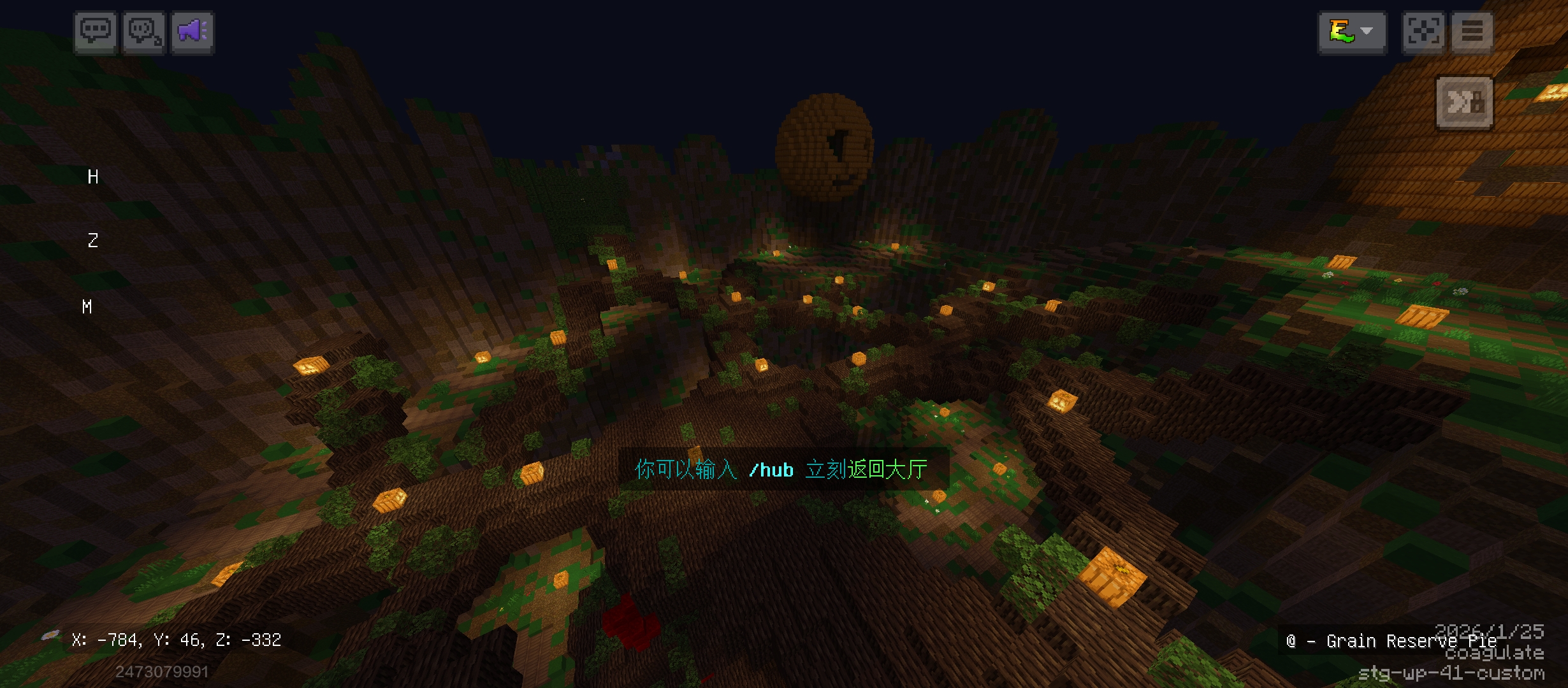
Task: Click the purple megaphone icon
Action: [x=192, y=32]
